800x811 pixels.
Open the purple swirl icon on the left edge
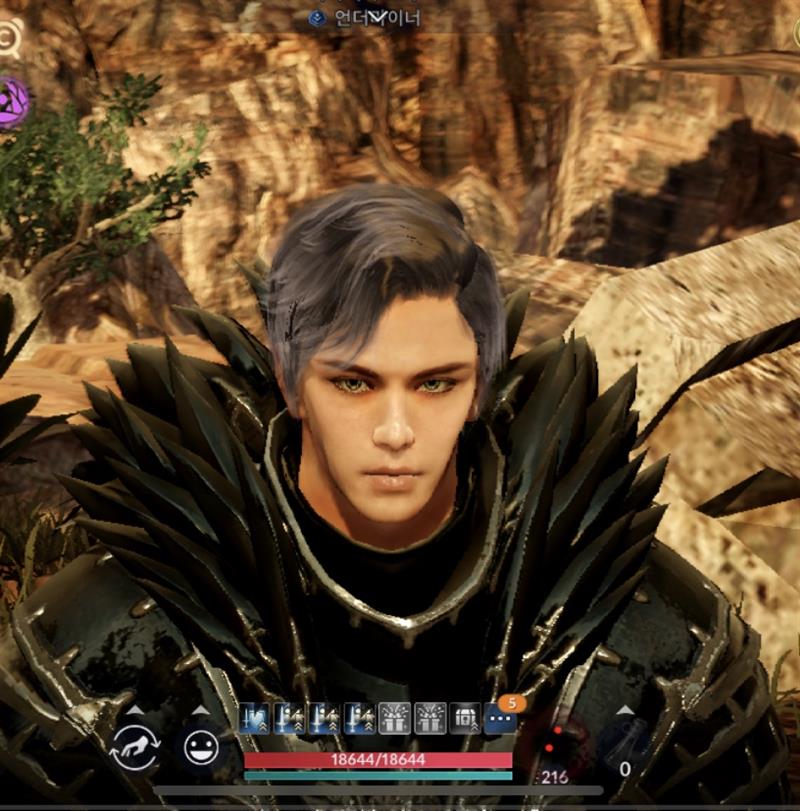pos(12,101)
